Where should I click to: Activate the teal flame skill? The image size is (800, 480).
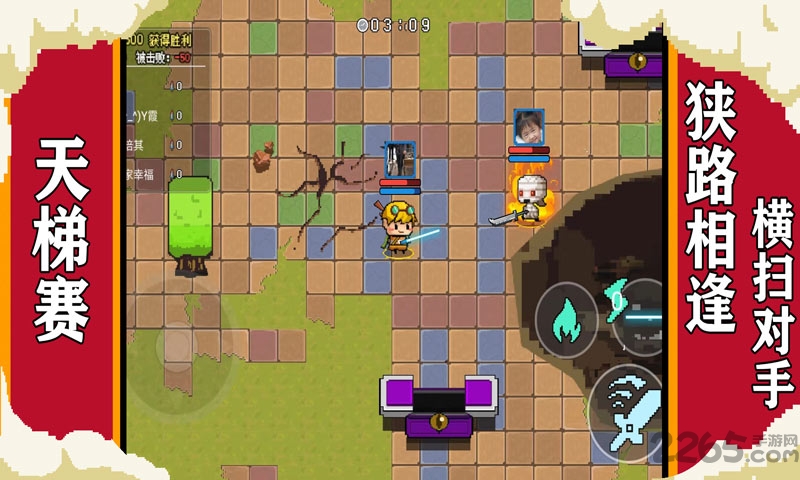tap(566, 319)
